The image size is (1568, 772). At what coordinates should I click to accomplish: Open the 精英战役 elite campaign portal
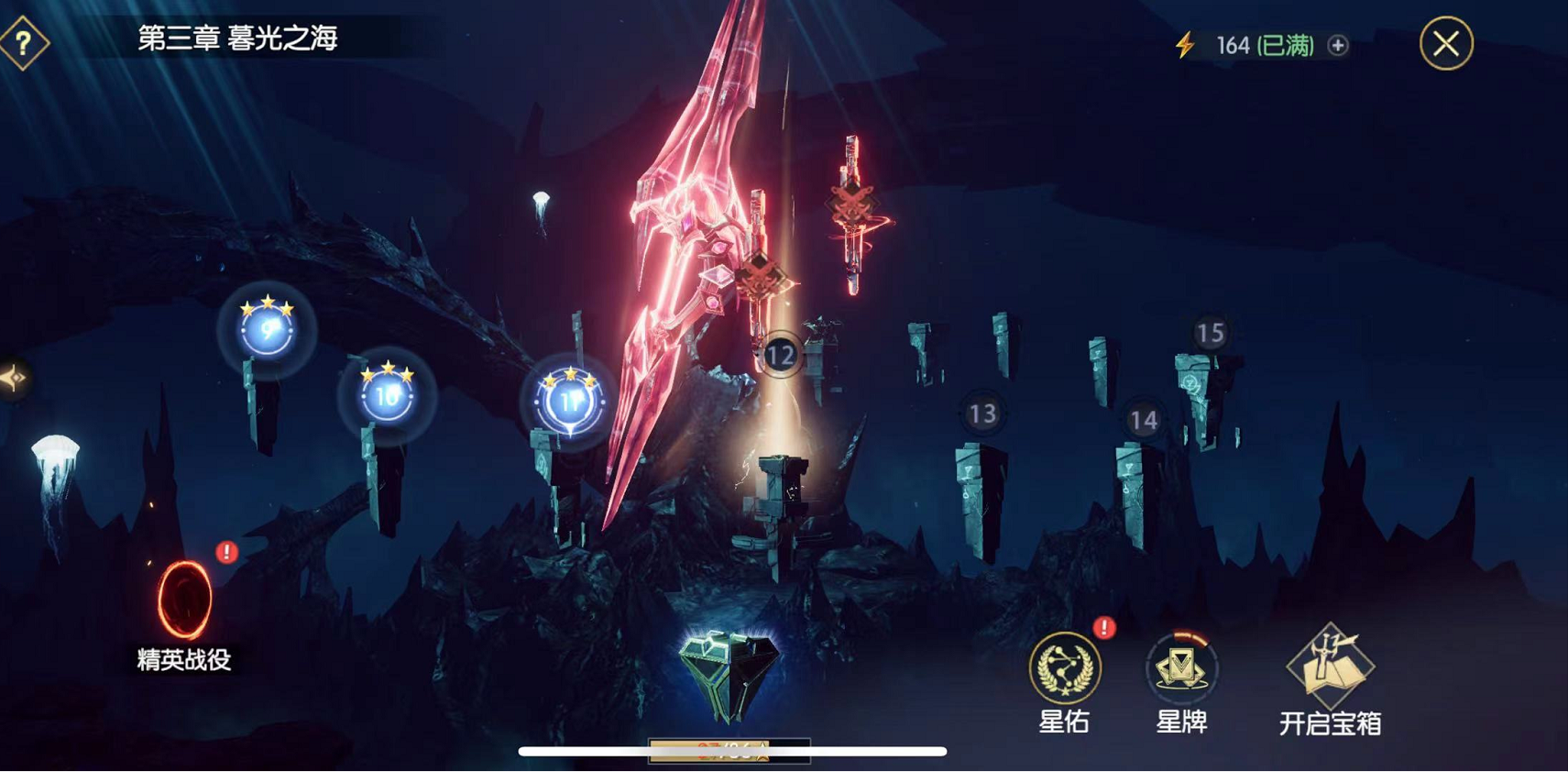[184, 601]
